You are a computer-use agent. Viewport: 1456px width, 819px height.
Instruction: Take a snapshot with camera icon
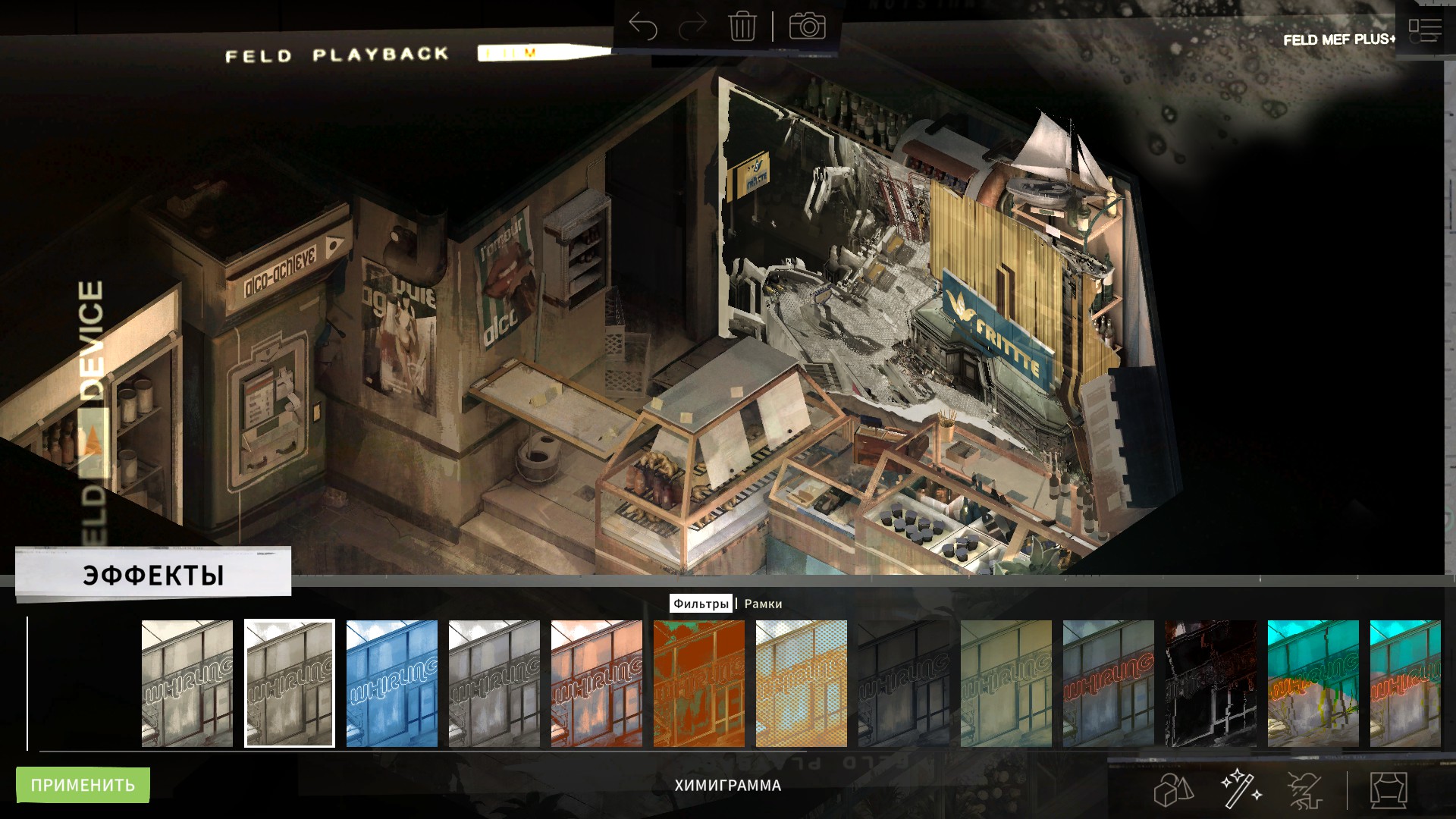(807, 27)
